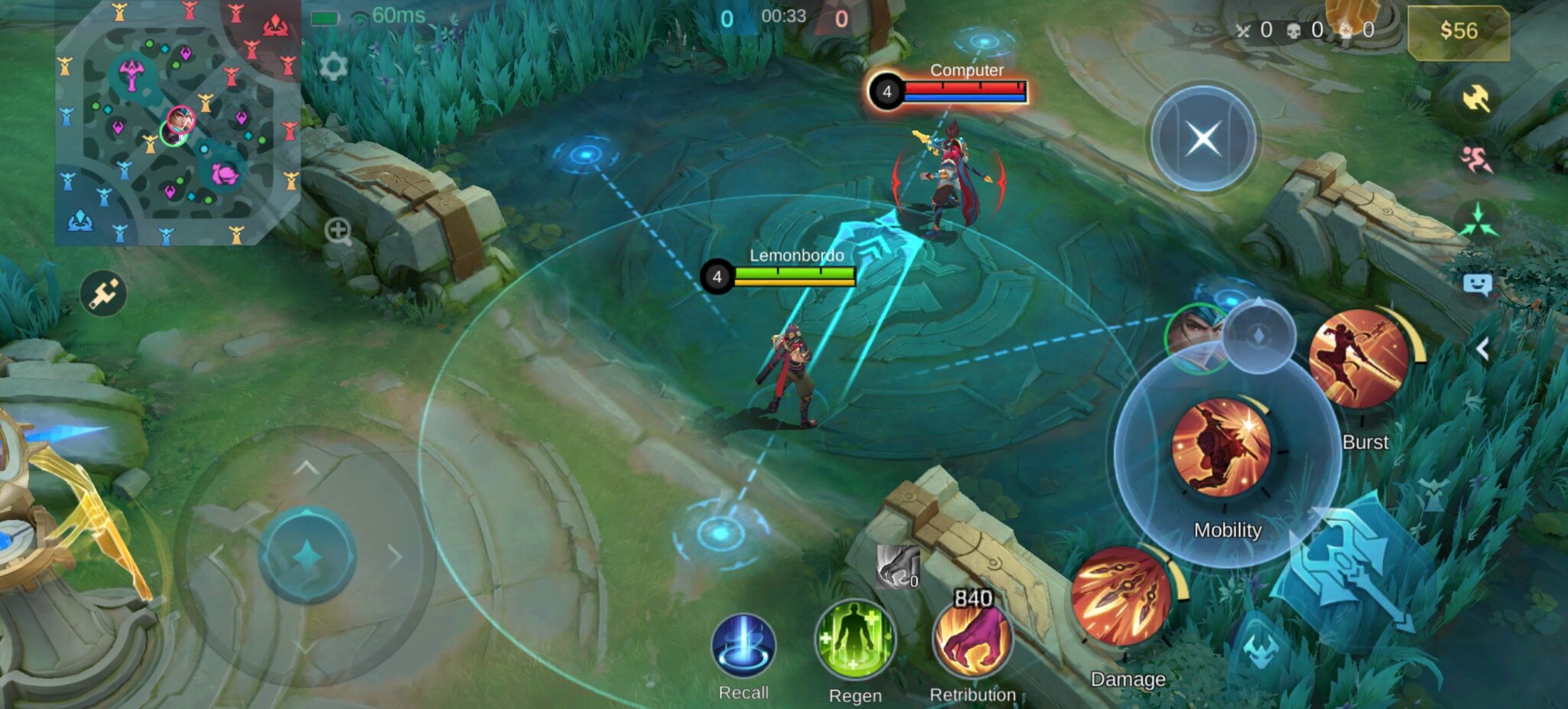Send the gather signal icon
This screenshot has width=1568, height=709.
1478,220
